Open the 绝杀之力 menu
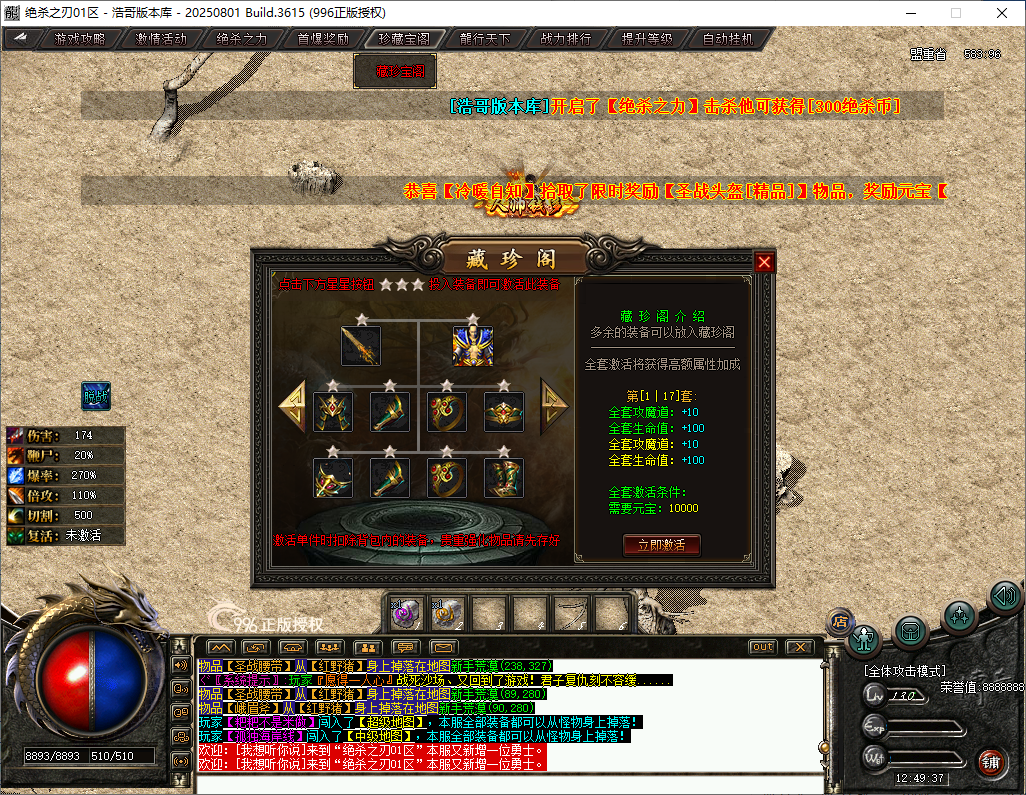The height and width of the screenshot is (795, 1026). [x=241, y=39]
